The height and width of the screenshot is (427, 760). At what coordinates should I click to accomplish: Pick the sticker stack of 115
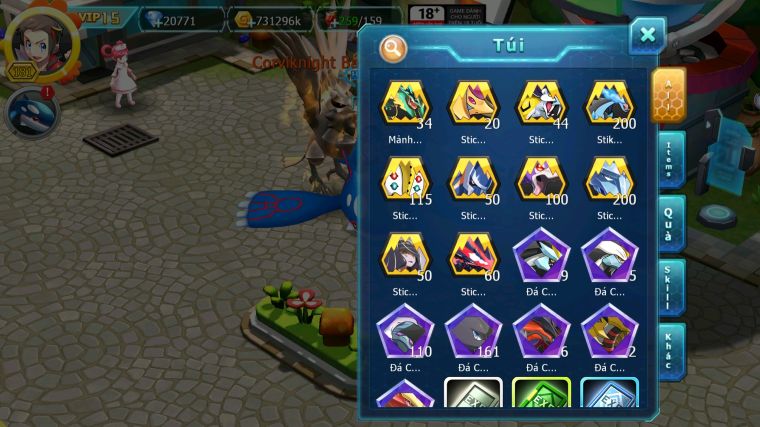[405, 181]
